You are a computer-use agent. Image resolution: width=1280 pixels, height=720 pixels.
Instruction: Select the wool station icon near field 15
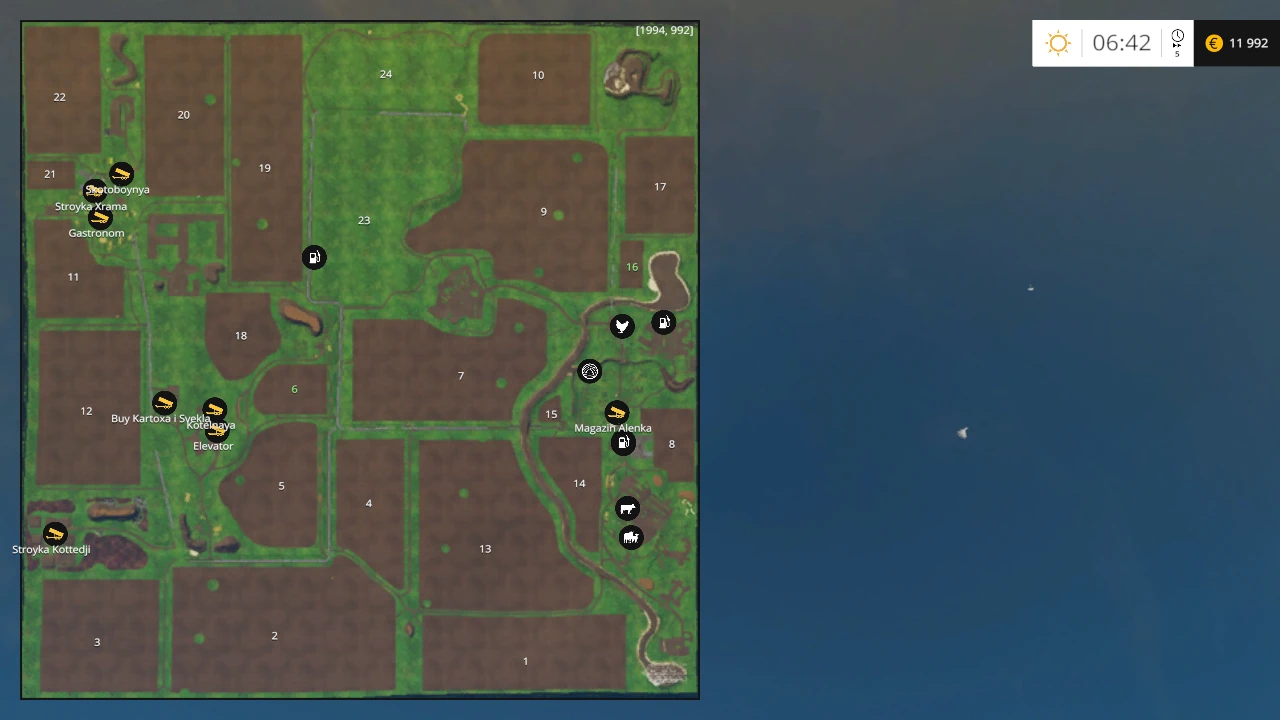click(x=590, y=371)
